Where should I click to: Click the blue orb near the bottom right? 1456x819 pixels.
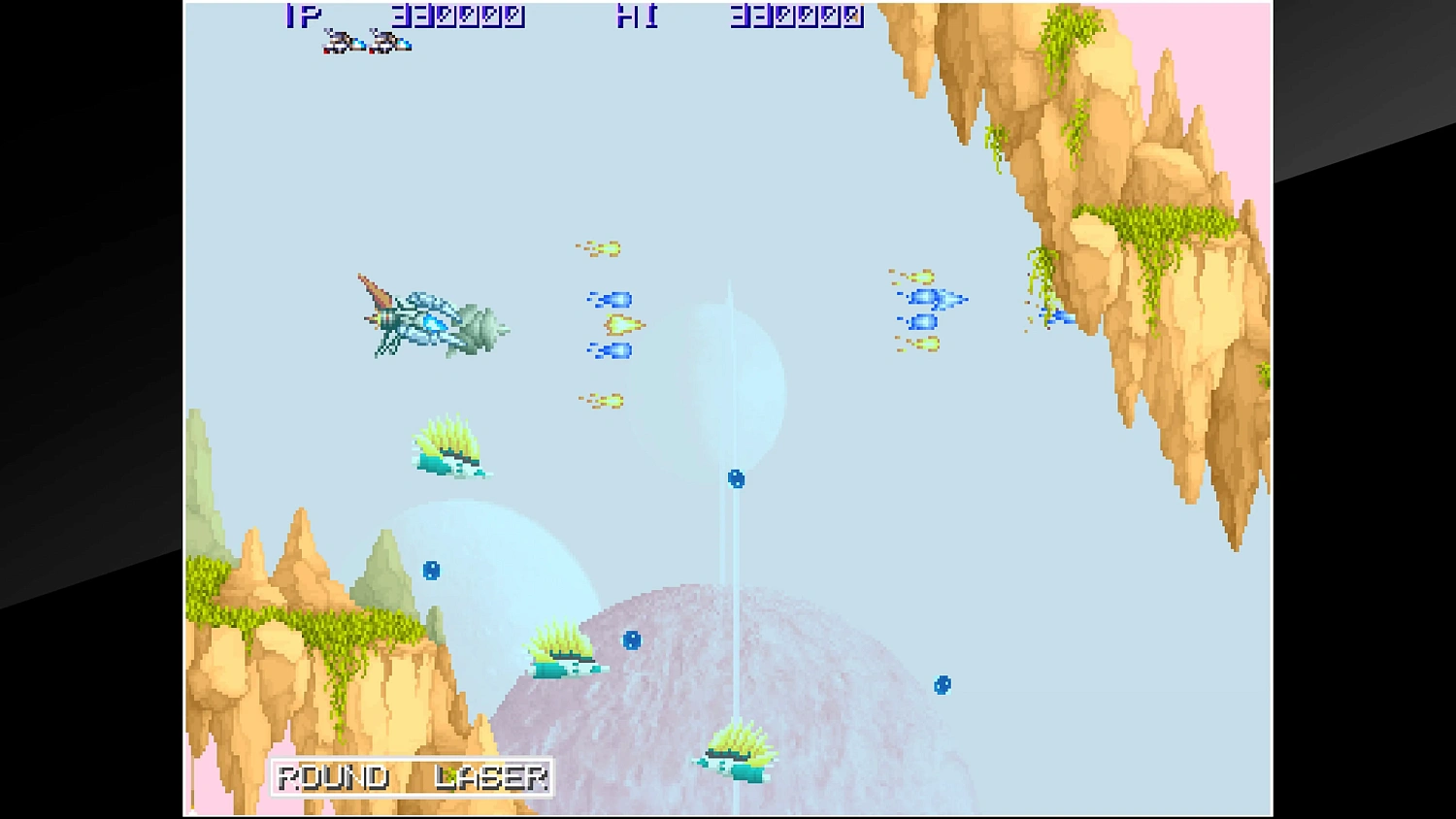pos(943,684)
